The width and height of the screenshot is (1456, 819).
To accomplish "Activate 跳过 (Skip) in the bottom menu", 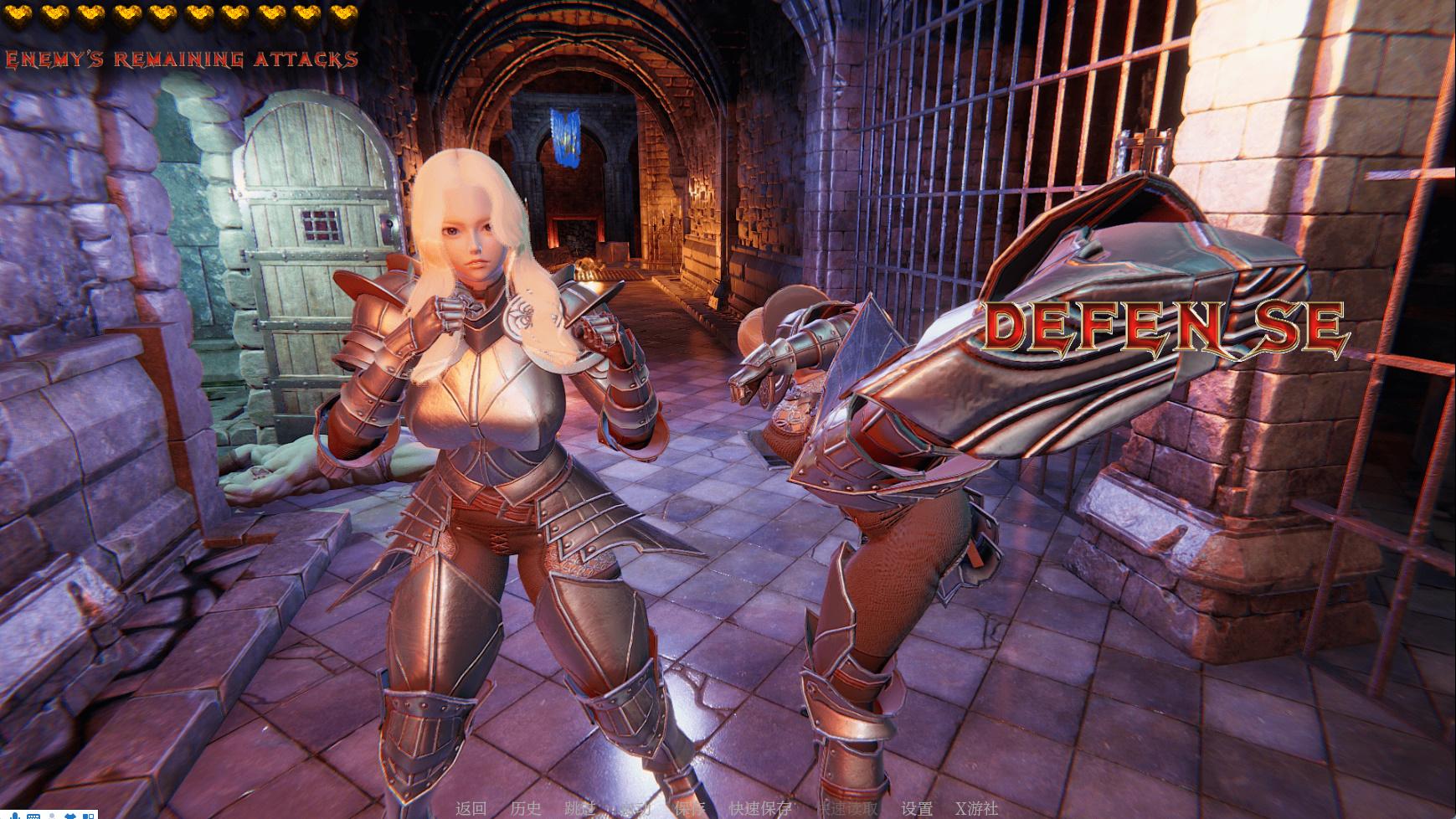I will (x=580, y=808).
